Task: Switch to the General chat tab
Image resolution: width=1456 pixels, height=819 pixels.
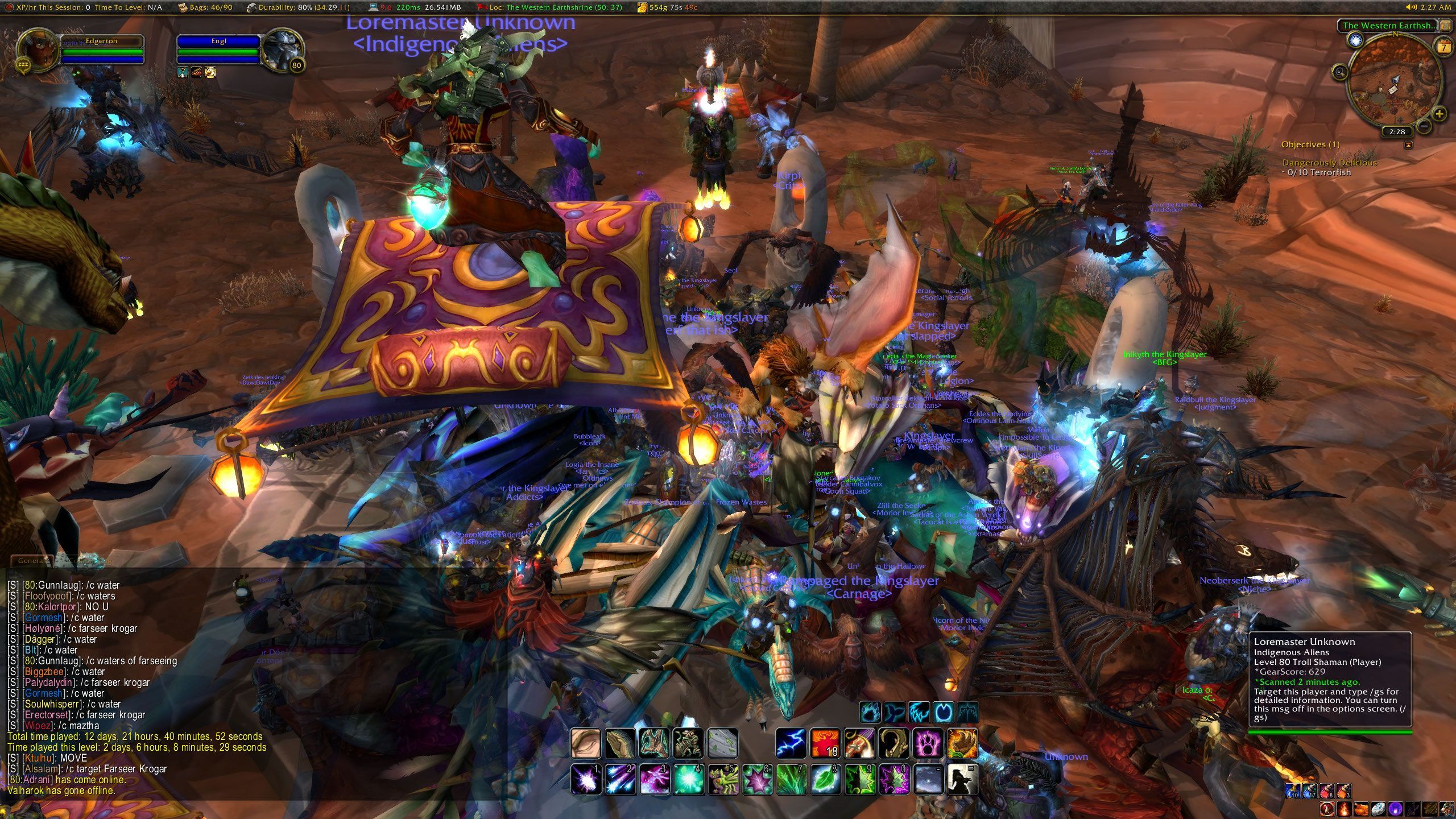Action: [32, 561]
